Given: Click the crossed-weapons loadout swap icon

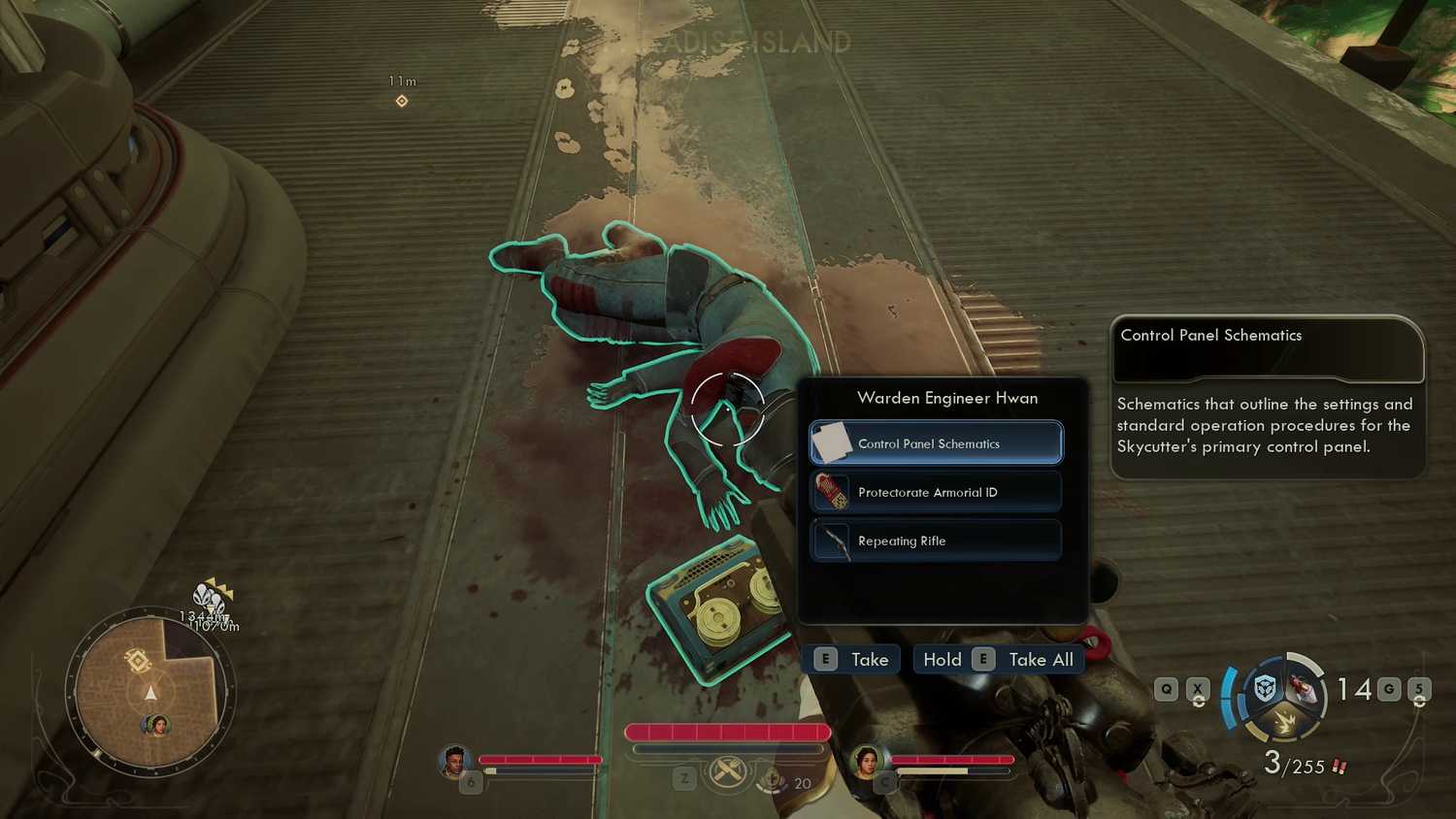Looking at the screenshot, I should click(x=727, y=773).
